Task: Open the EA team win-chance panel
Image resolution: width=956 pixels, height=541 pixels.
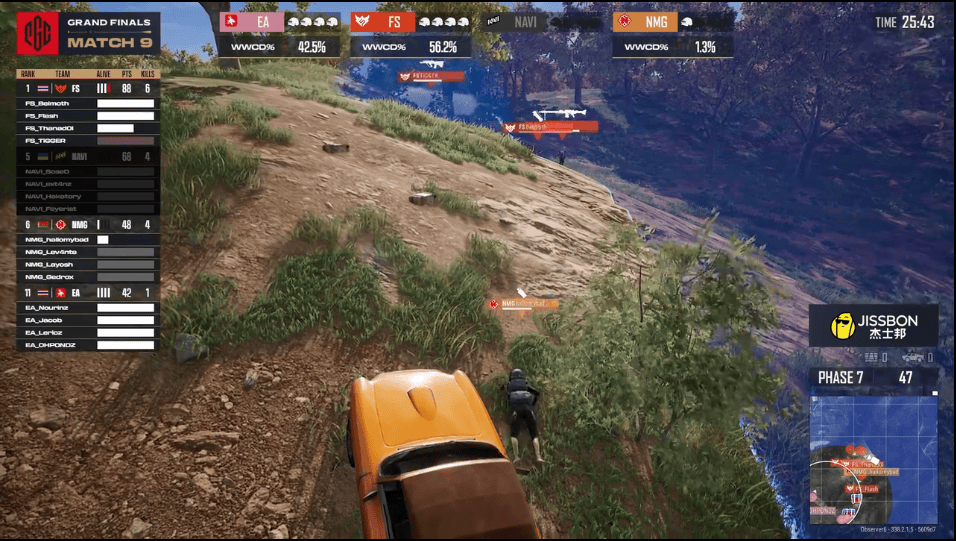Action: (279, 33)
